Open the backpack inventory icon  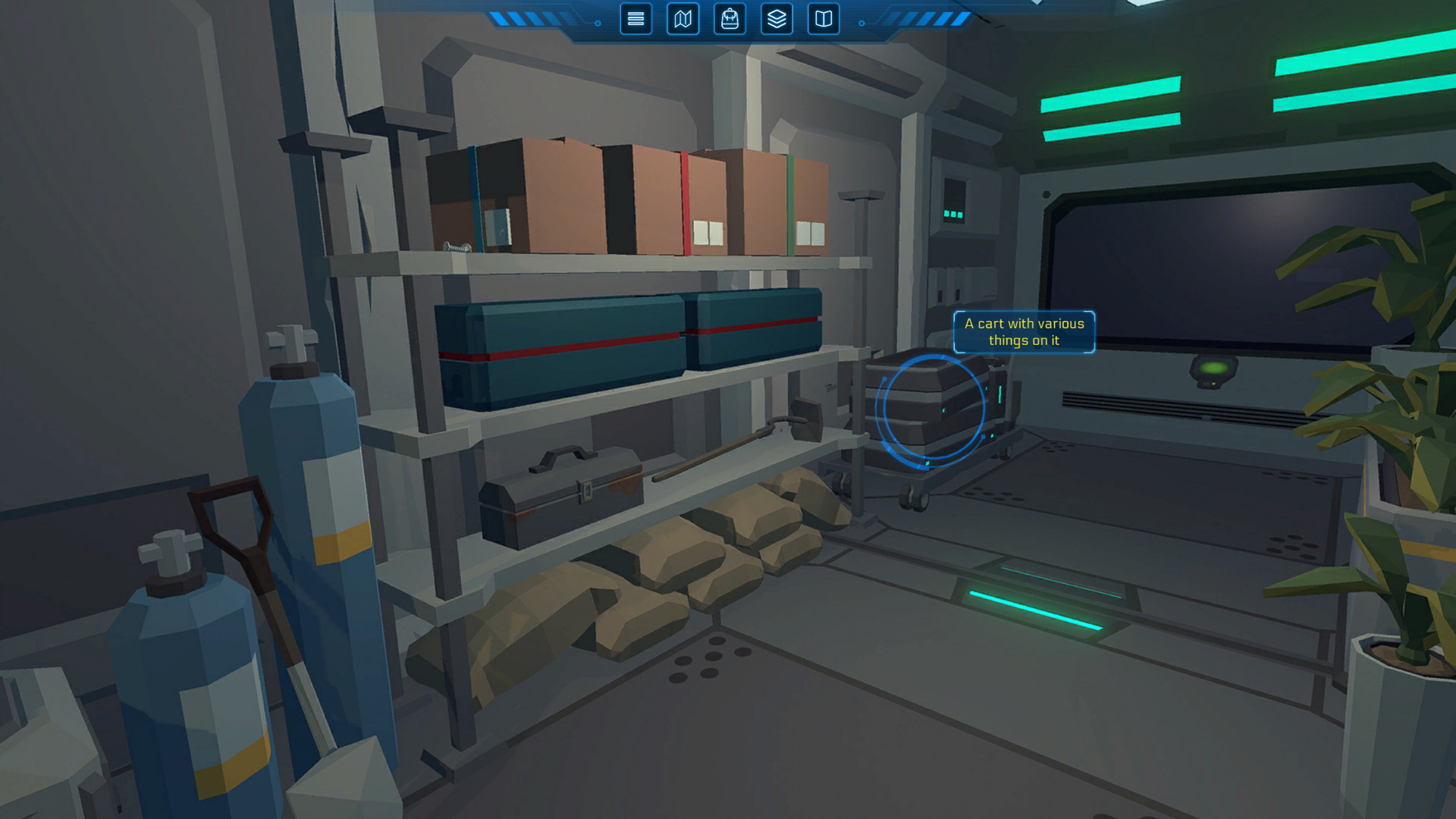tap(729, 20)
